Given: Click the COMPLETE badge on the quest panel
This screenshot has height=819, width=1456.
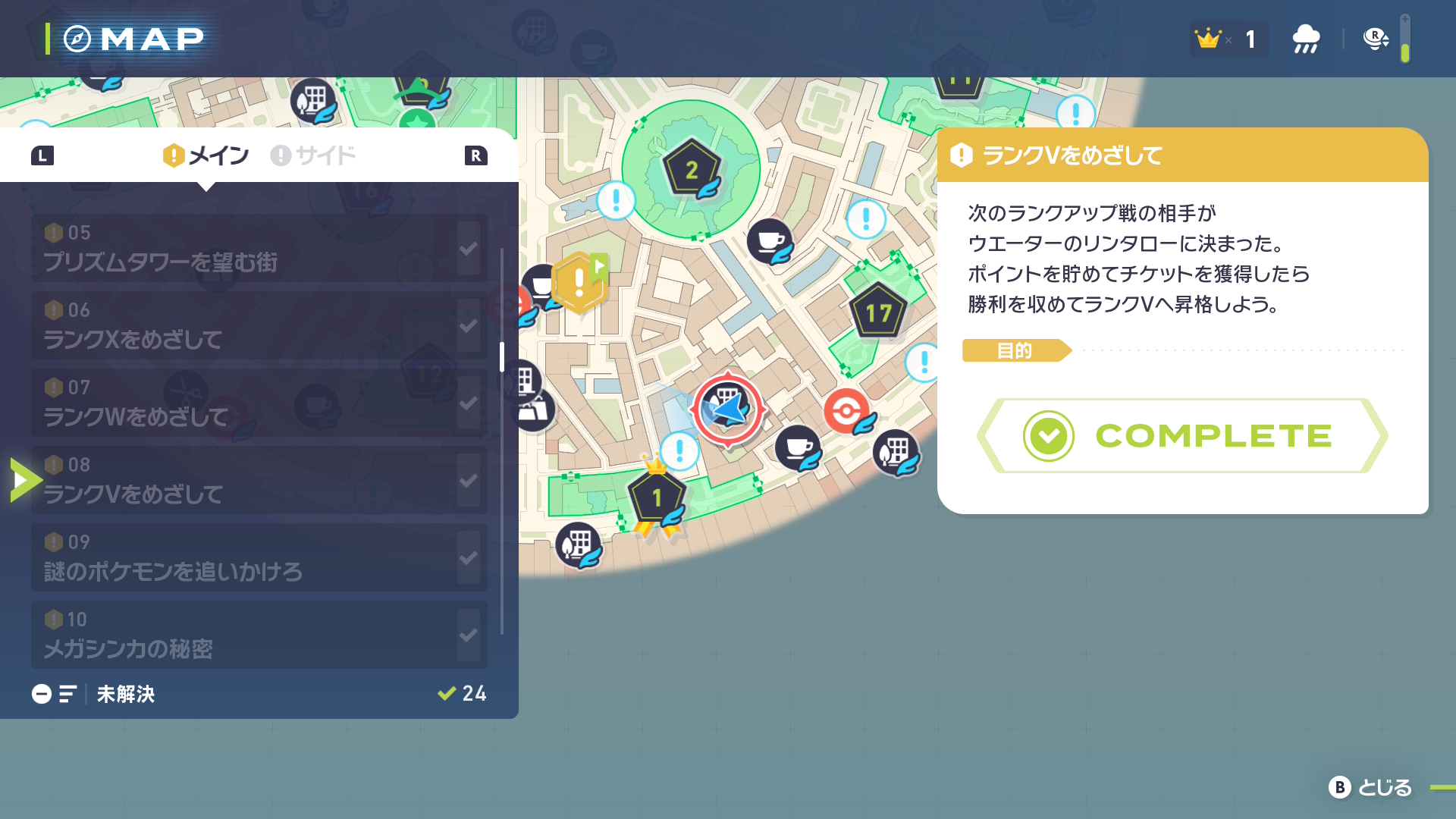Looking at the screenshot, I should pos(1181,436).
